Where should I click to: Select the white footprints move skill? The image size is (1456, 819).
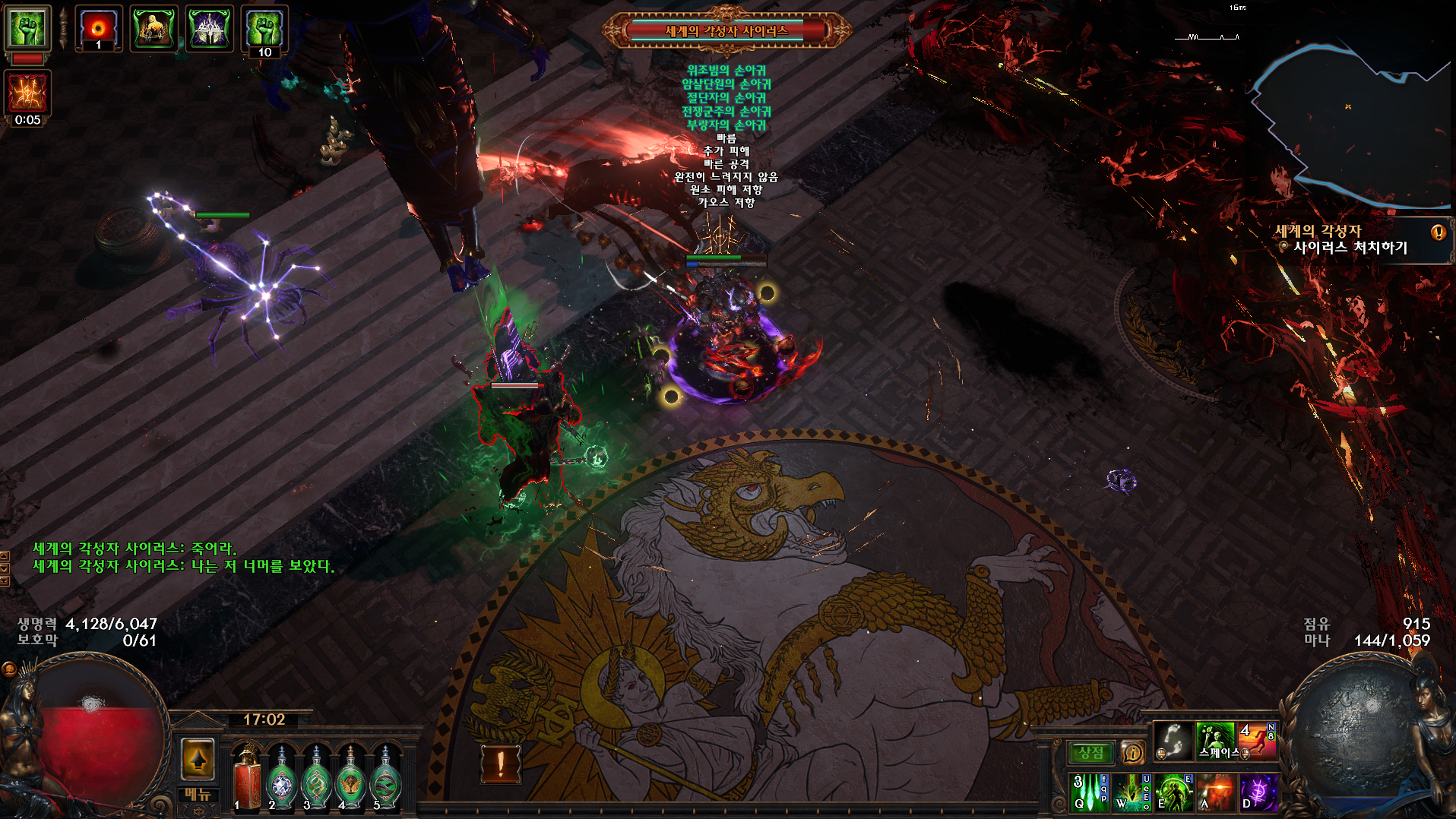pyautogui.click(x=1173, y=741)
